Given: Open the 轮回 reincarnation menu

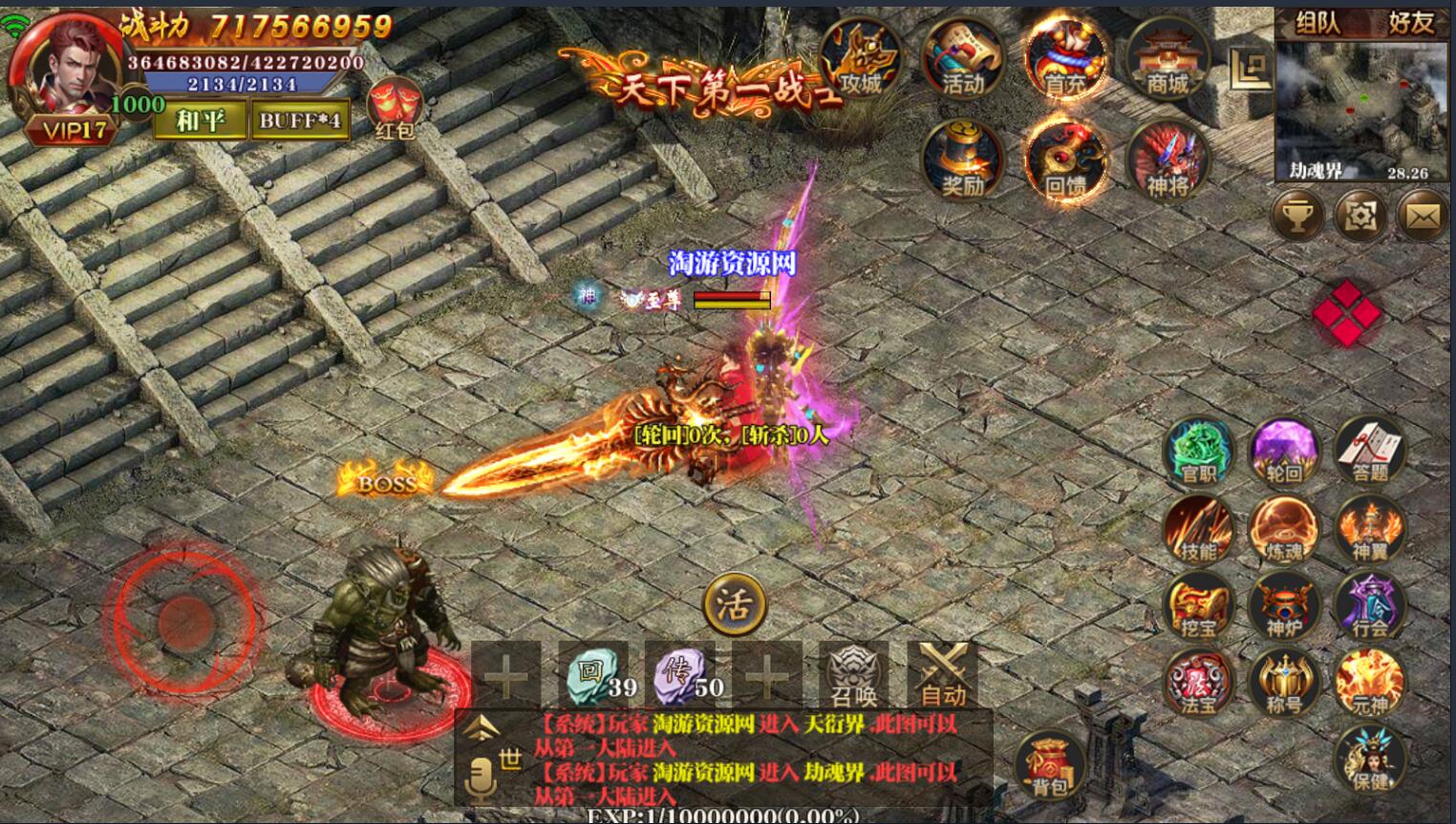Looking at the screenshot, I should [1284, 451].
